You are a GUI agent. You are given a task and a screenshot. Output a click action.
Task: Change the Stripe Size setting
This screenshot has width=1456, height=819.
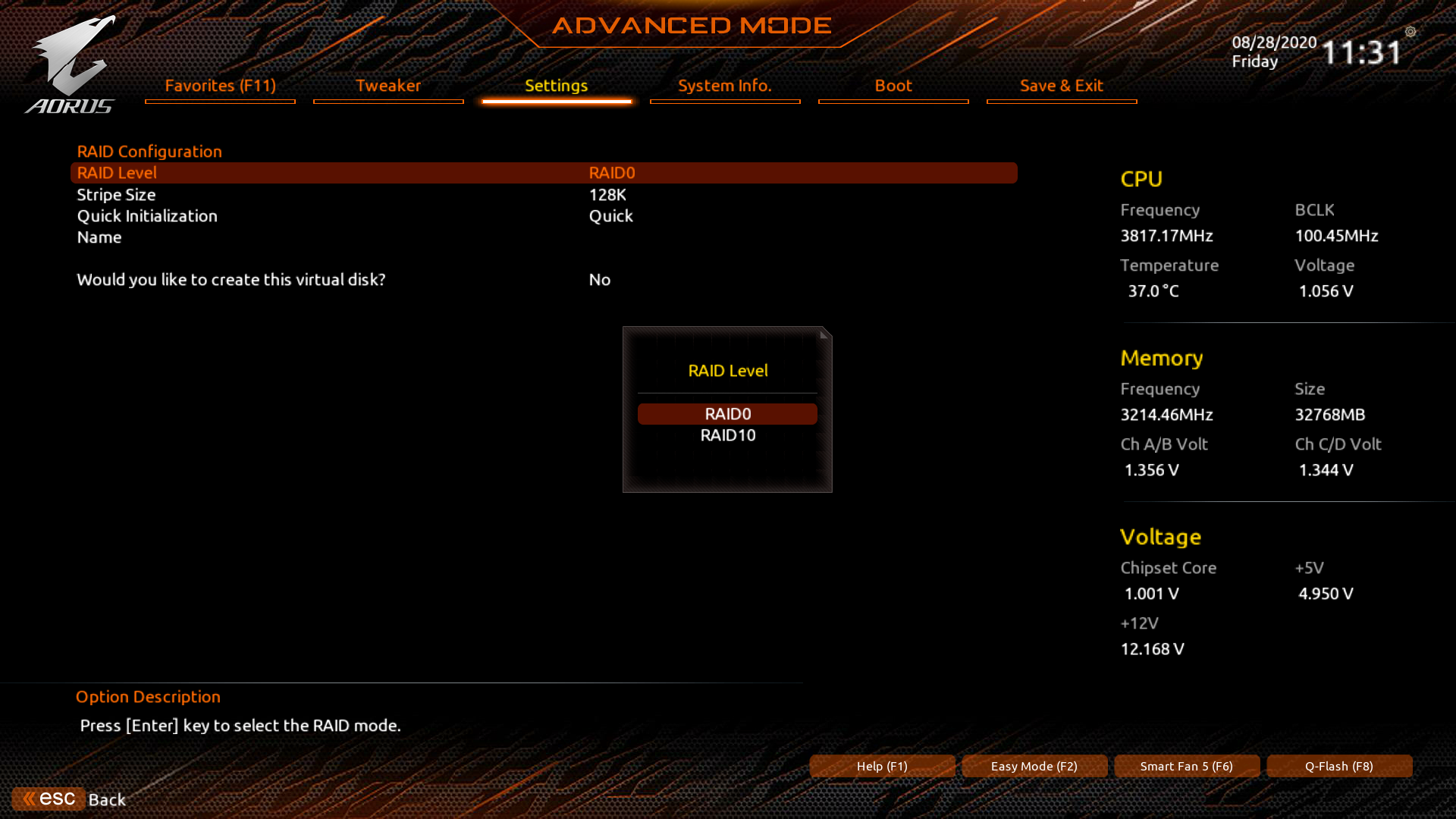click(543, 195)
